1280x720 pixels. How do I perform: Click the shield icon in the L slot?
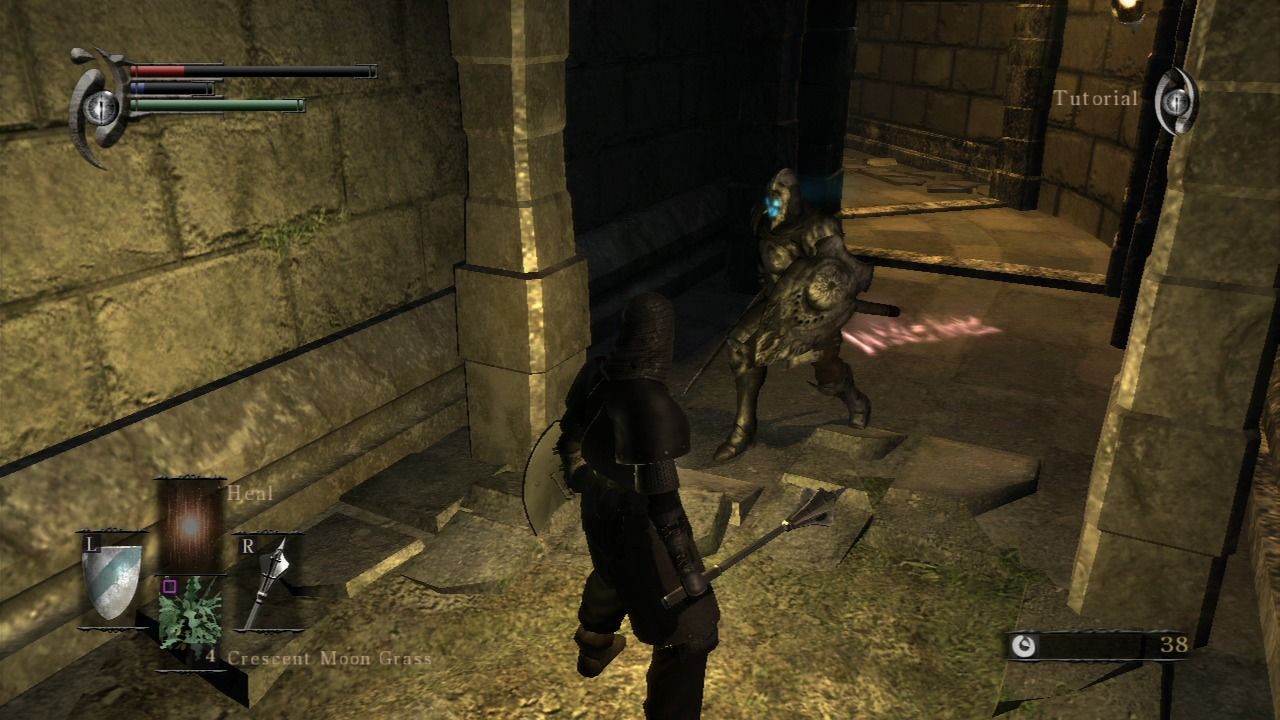pos(112,581)
